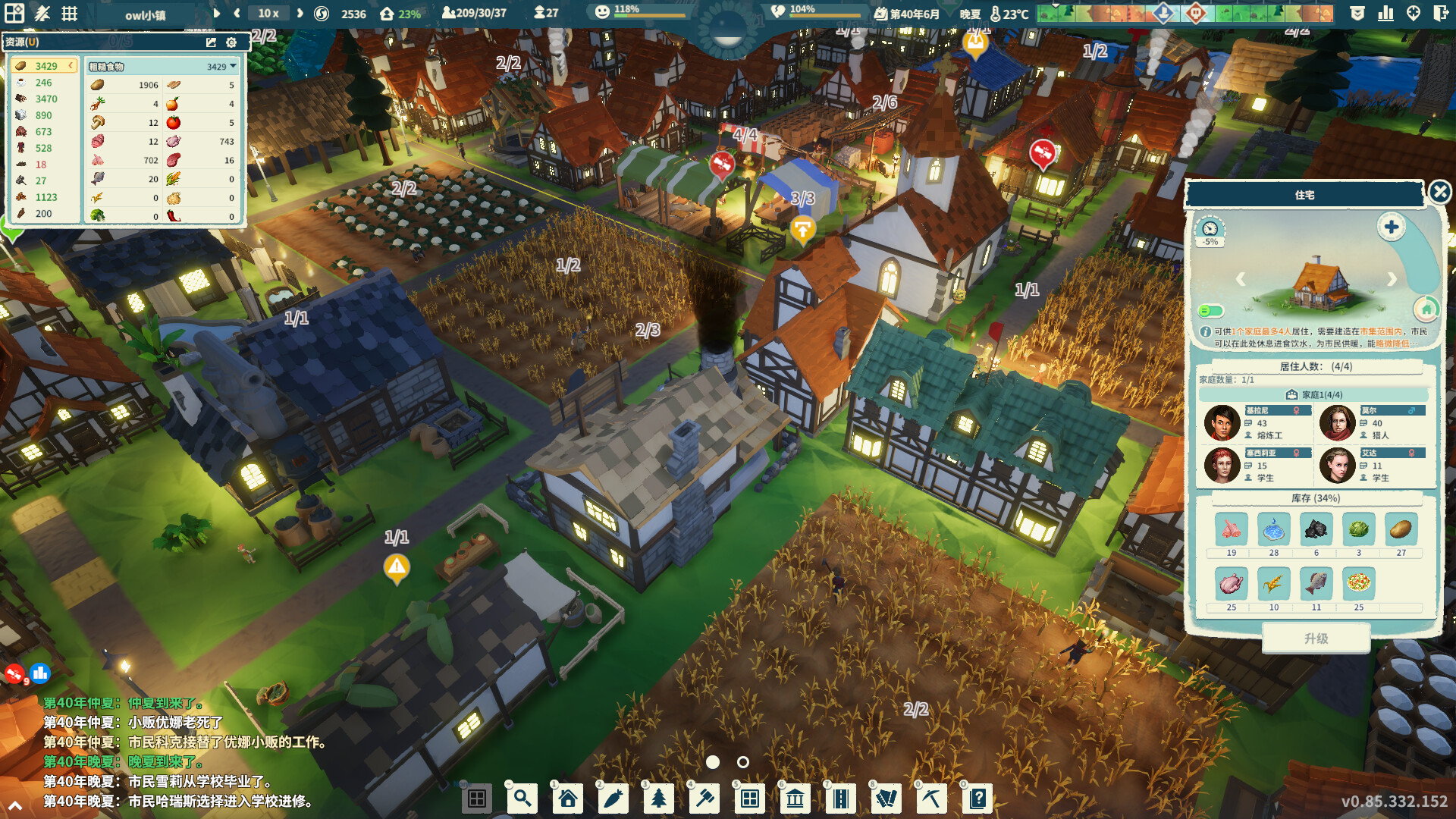Open the town services menu (bank icon)

[795, 798]
